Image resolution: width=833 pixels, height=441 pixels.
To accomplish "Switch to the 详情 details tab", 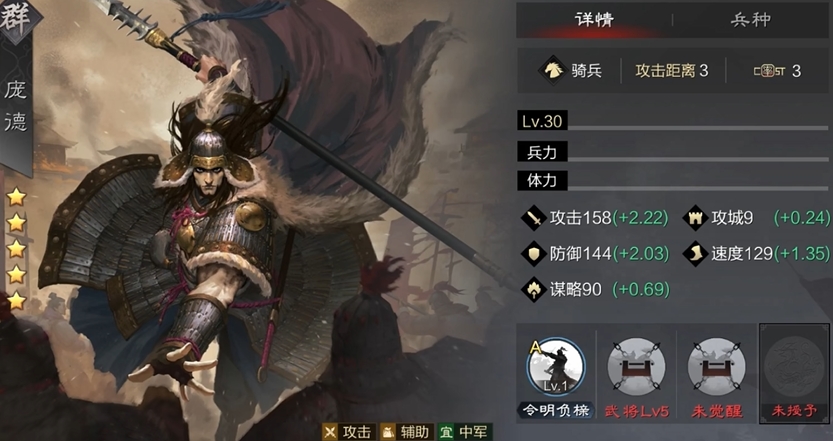I will coord(594,19).
